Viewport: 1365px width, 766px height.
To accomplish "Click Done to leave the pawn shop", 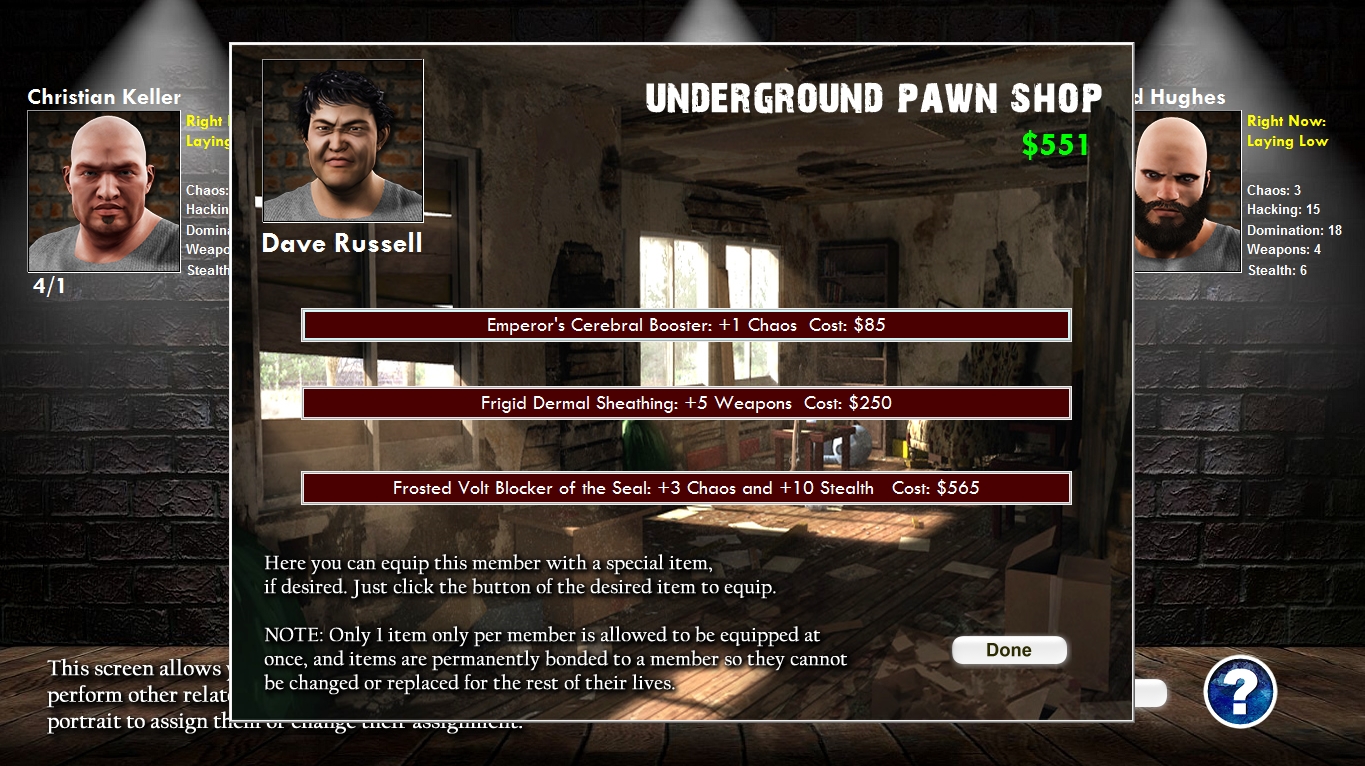I will 1009,650.
